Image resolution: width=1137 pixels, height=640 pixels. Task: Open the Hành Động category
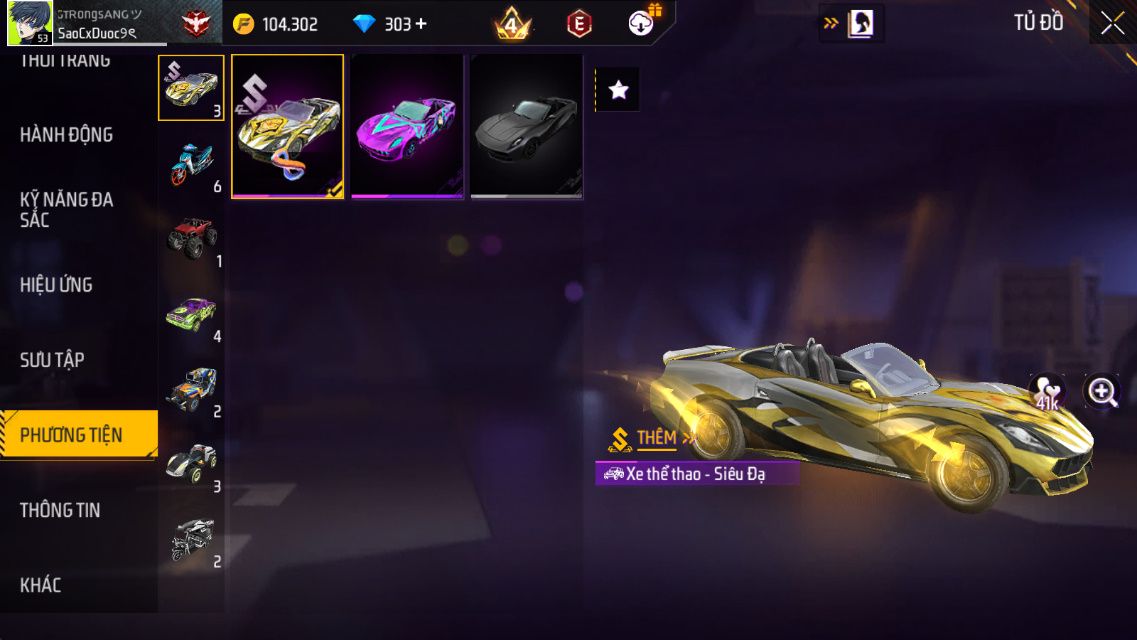[66, 135]
